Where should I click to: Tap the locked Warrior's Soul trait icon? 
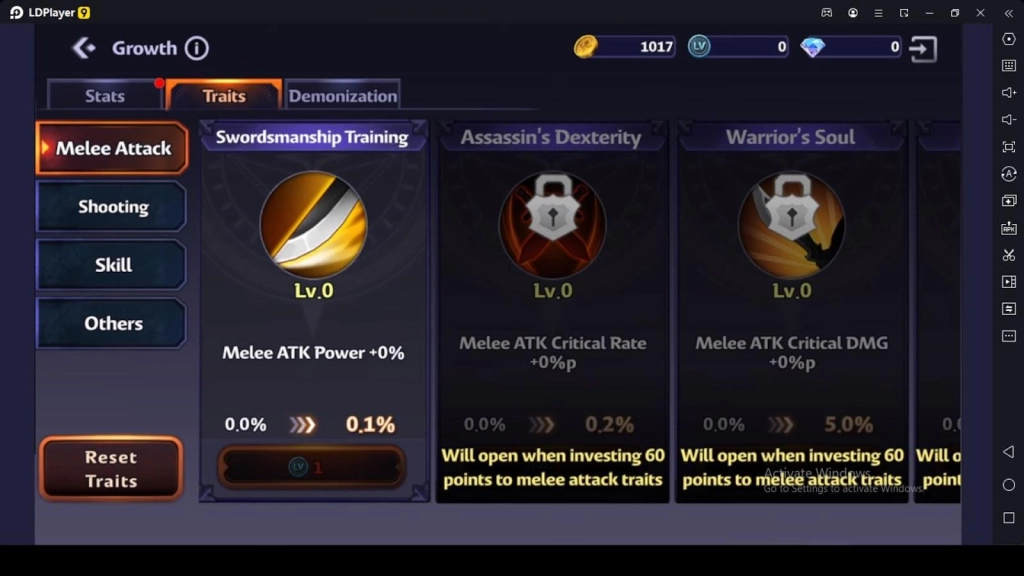[791, 225]
